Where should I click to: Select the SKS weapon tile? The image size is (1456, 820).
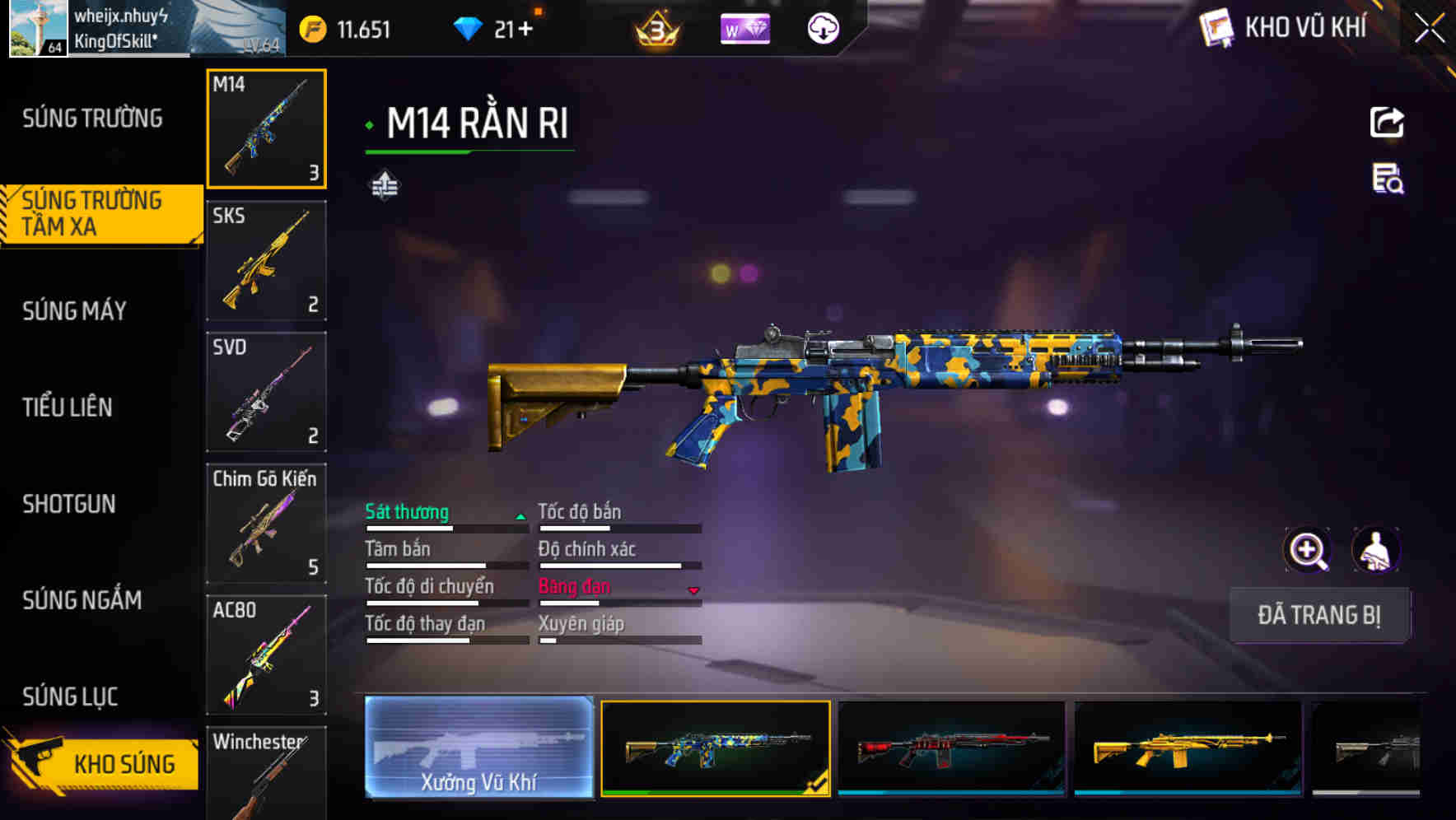(266, 260)
